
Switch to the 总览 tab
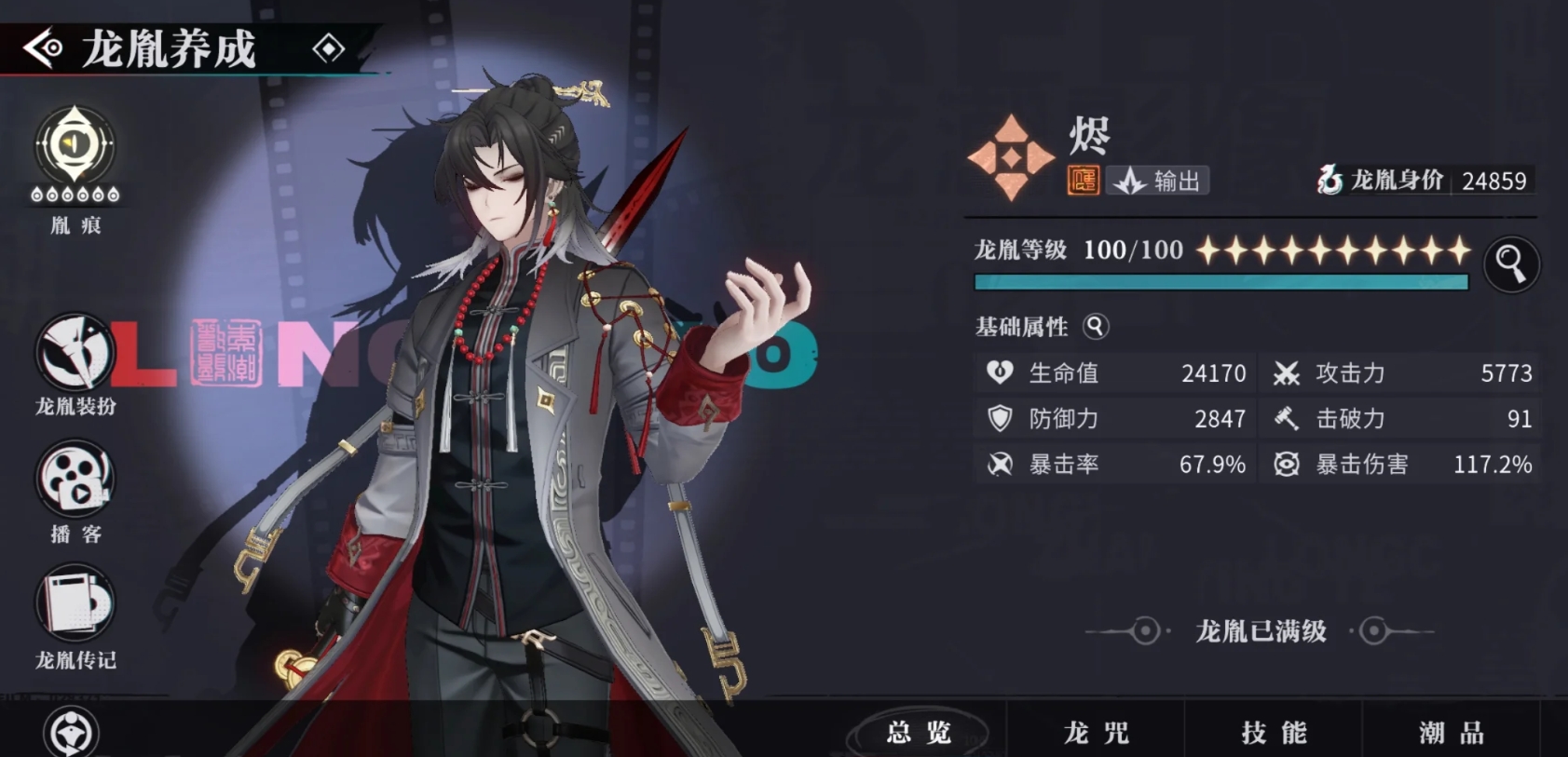922,734
